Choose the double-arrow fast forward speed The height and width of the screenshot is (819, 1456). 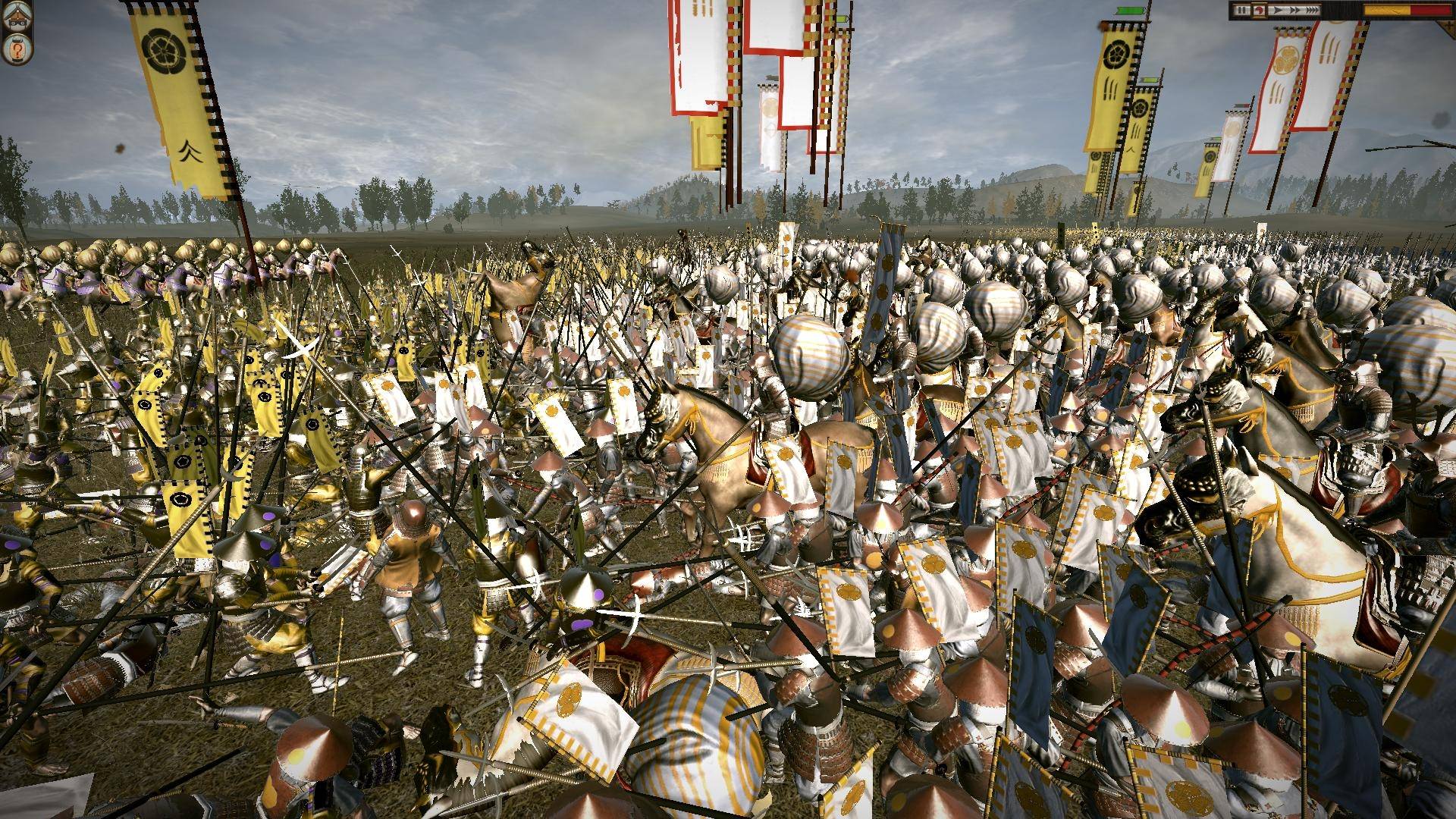1294,10
